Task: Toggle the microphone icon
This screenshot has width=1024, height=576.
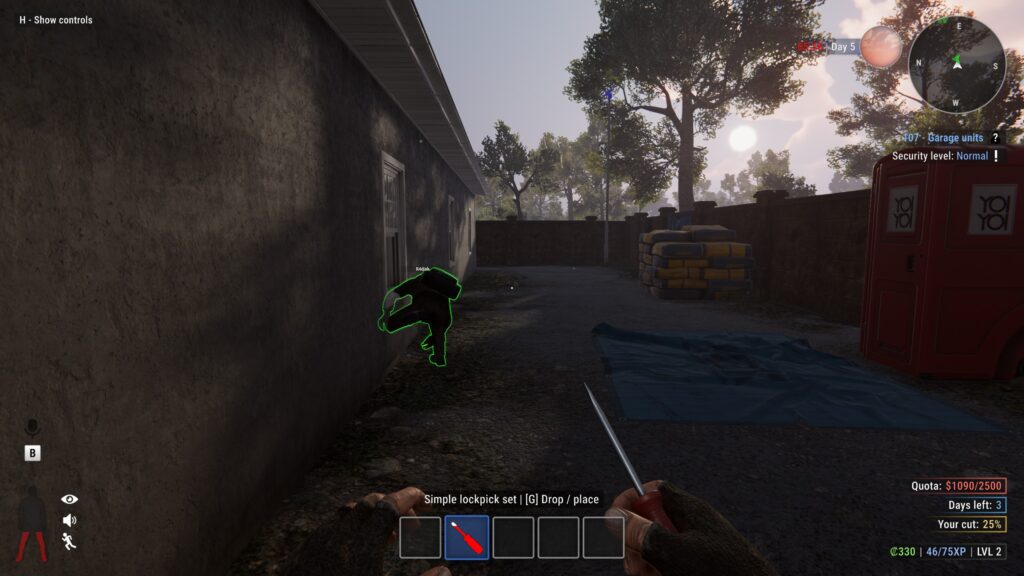Action: point(32,428)
